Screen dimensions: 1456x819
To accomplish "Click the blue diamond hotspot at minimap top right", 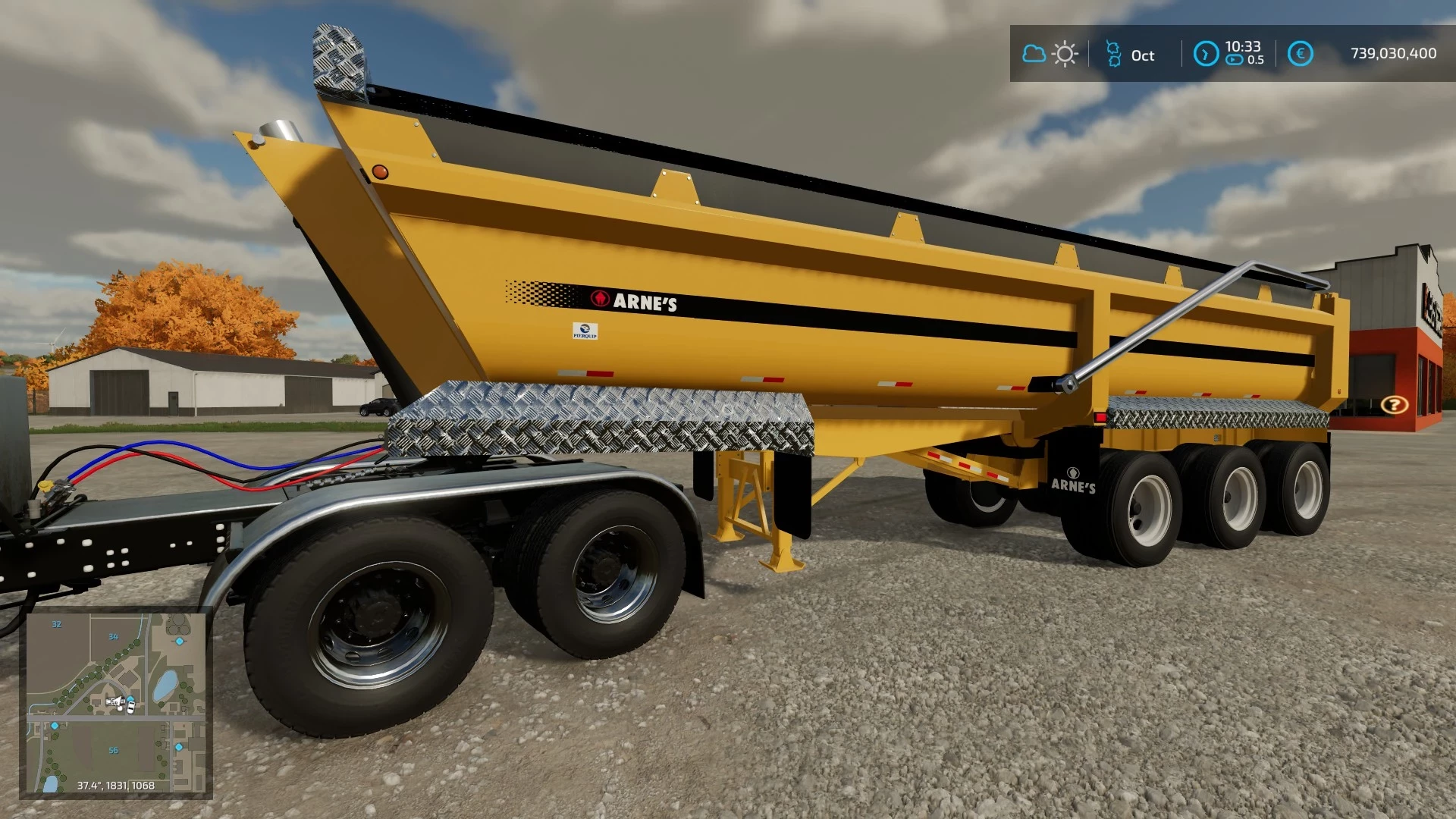I will point(180,641).
